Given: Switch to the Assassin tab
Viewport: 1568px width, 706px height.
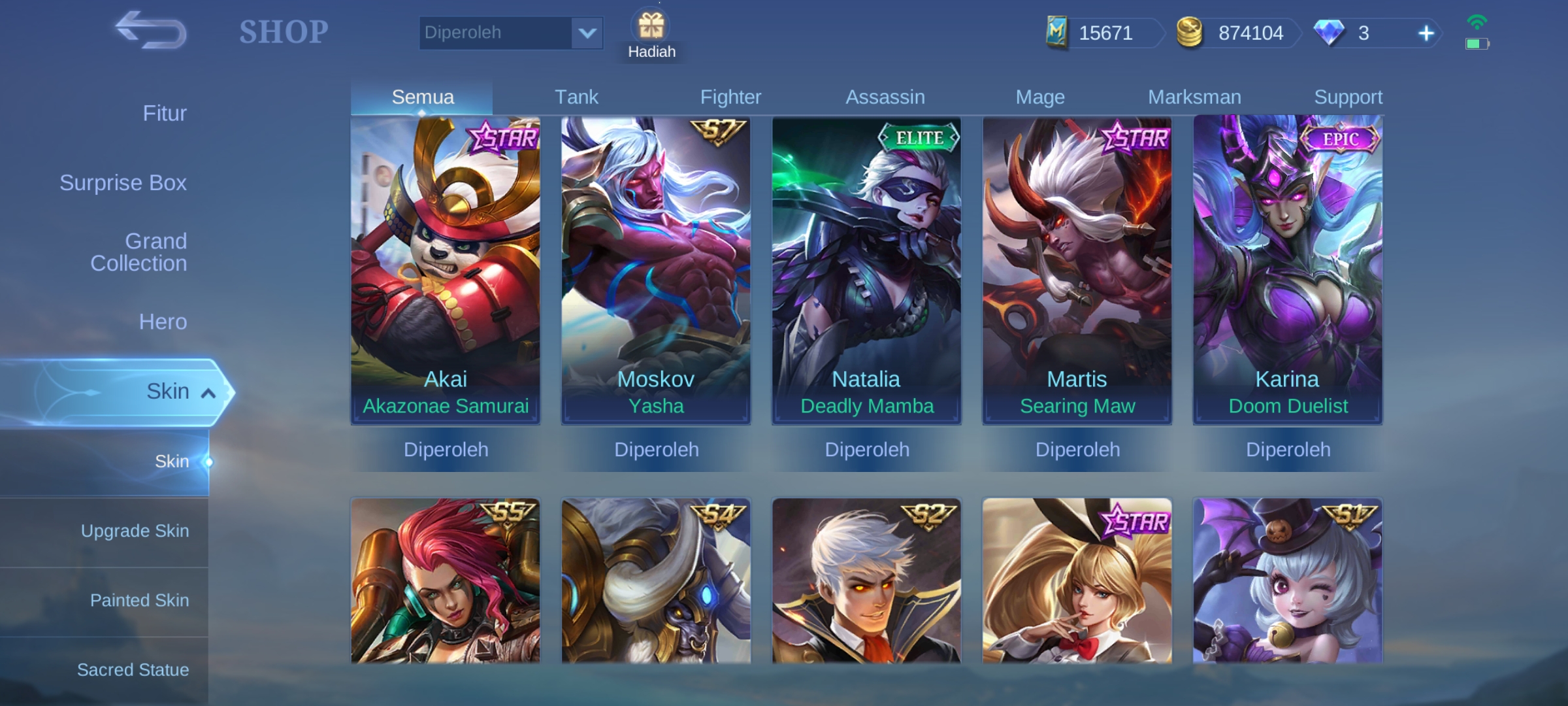Looking at the screenshot, I should (x=886, y=96).
